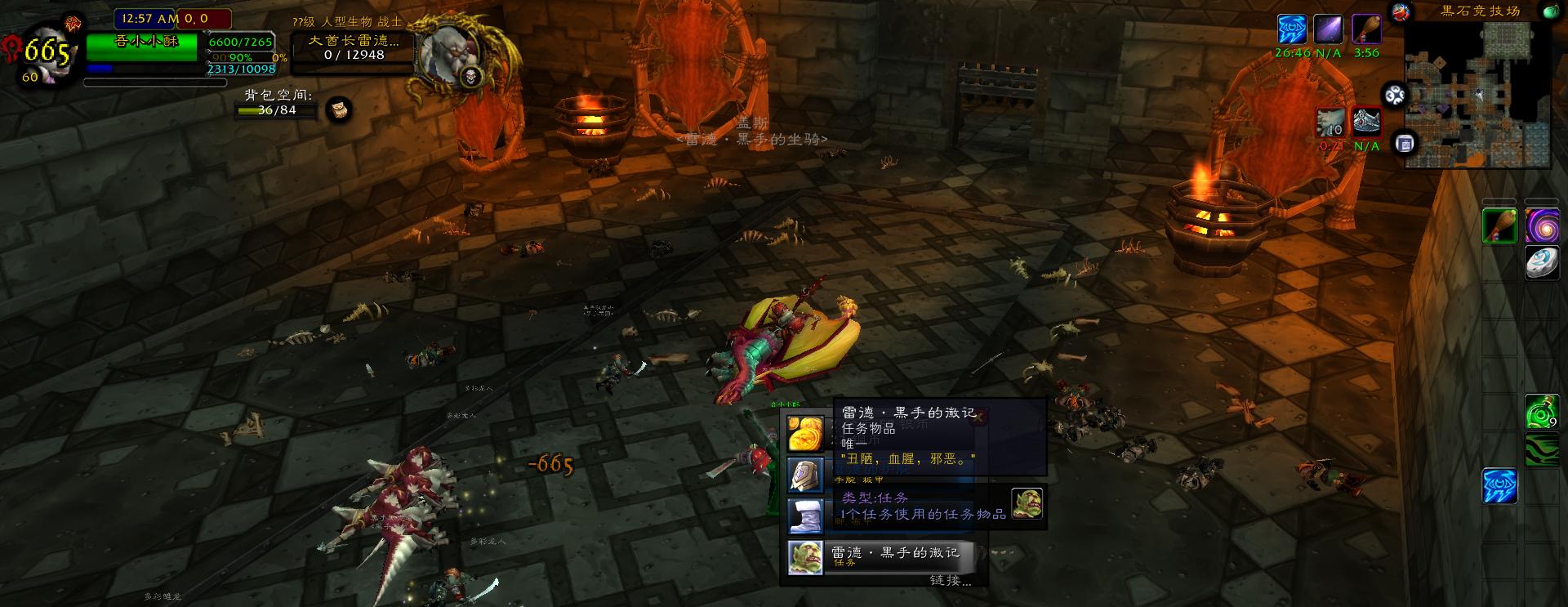Select the plate bracers 雷德的护腕 loot item

click(x=807, y=475)
